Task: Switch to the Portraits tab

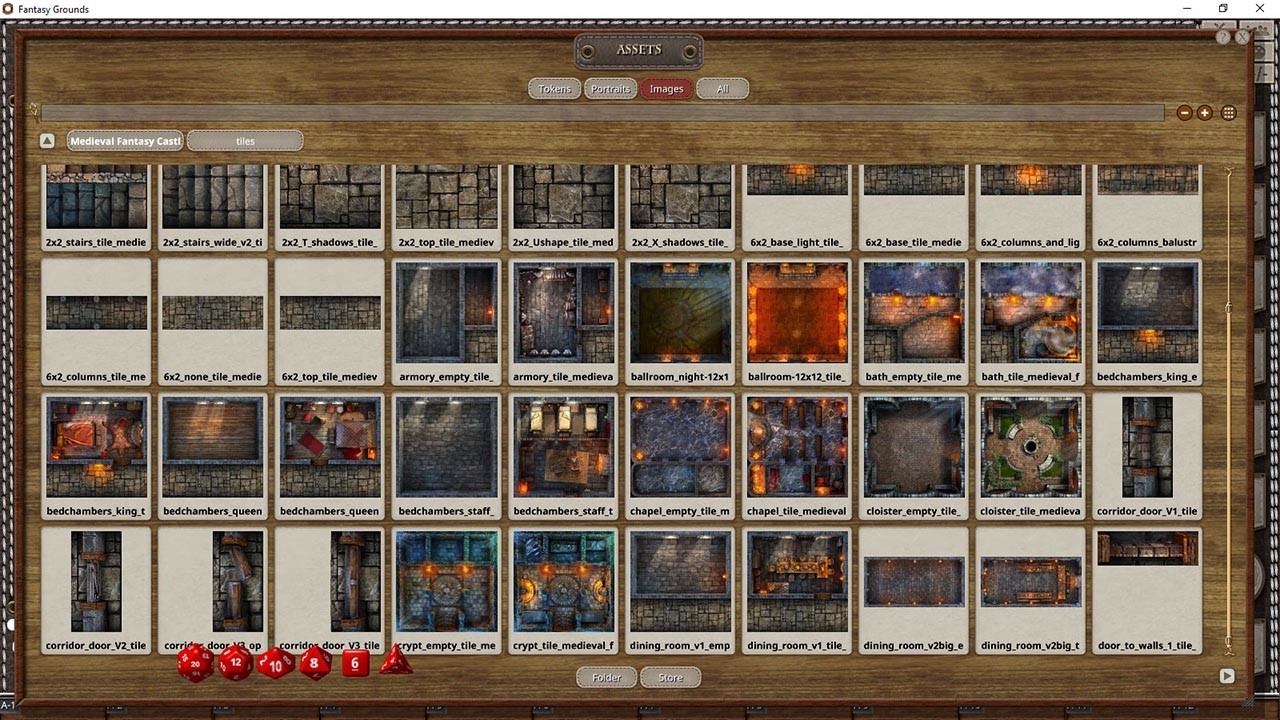Action: (611, 88)
